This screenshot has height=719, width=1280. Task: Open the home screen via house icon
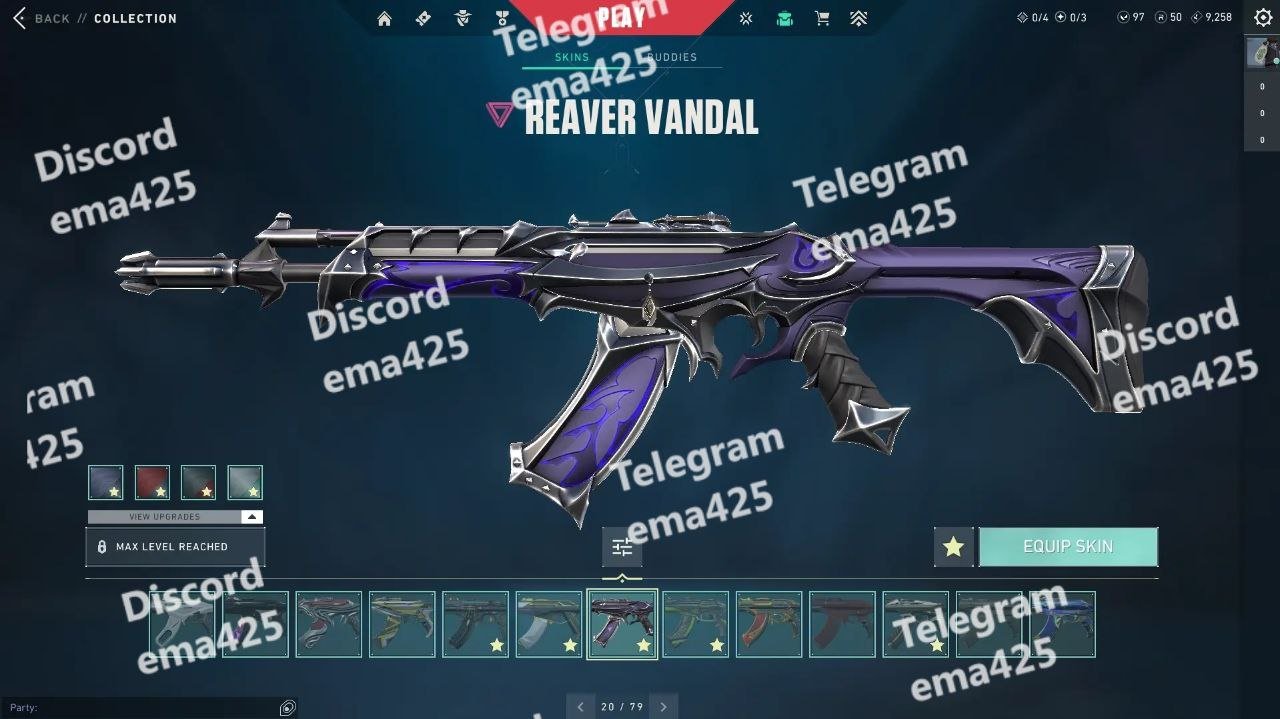[x=384, y=18]
